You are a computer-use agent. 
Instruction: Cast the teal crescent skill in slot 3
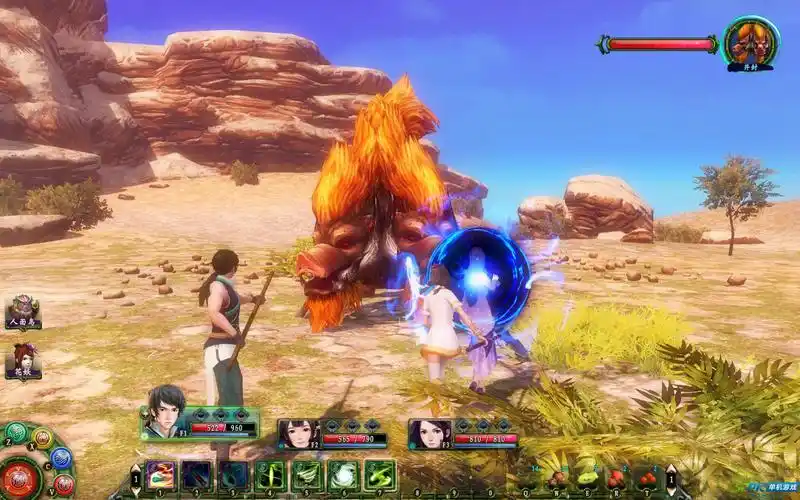coord(233,474)
